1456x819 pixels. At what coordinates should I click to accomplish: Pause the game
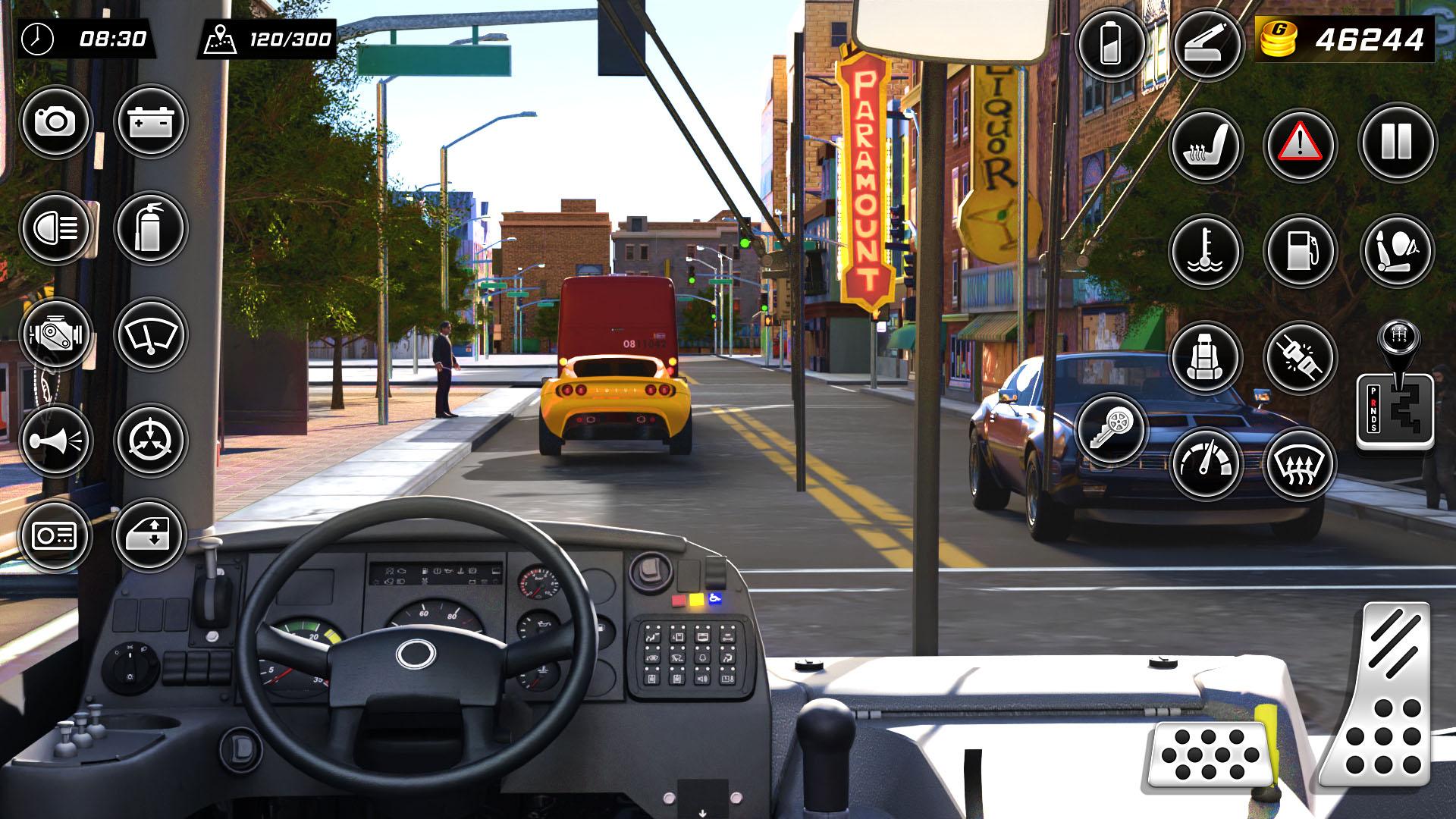click(x=1397, y=146)
